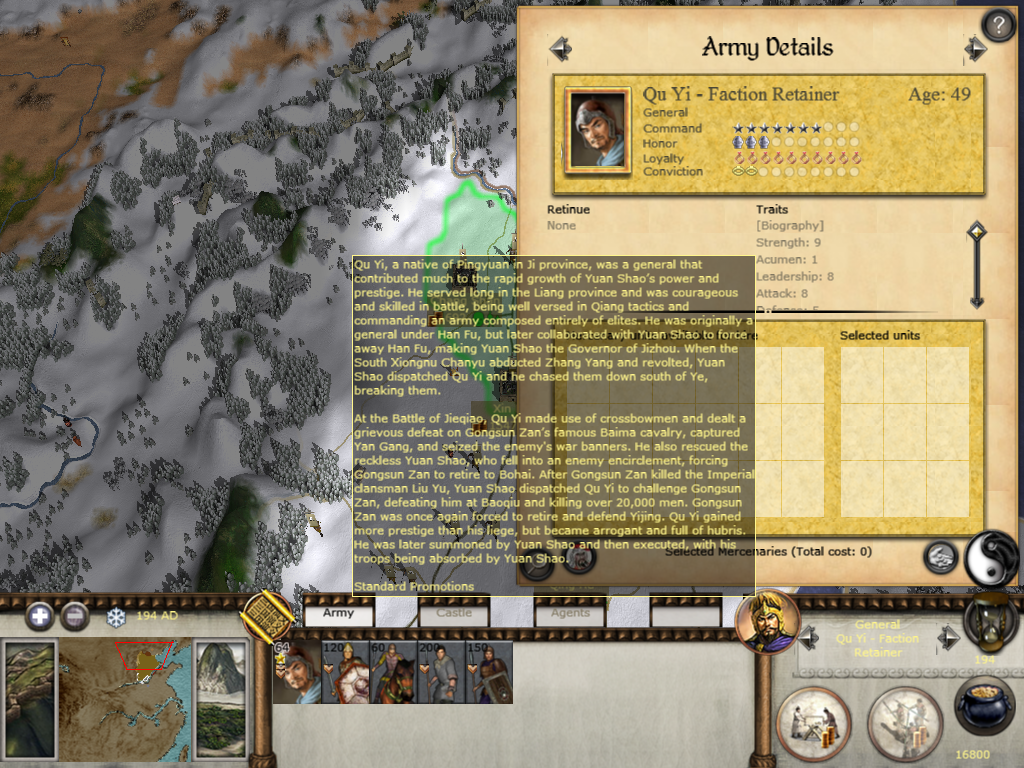Click the hand-shaped hire mercenaries button

coord(940,557)
